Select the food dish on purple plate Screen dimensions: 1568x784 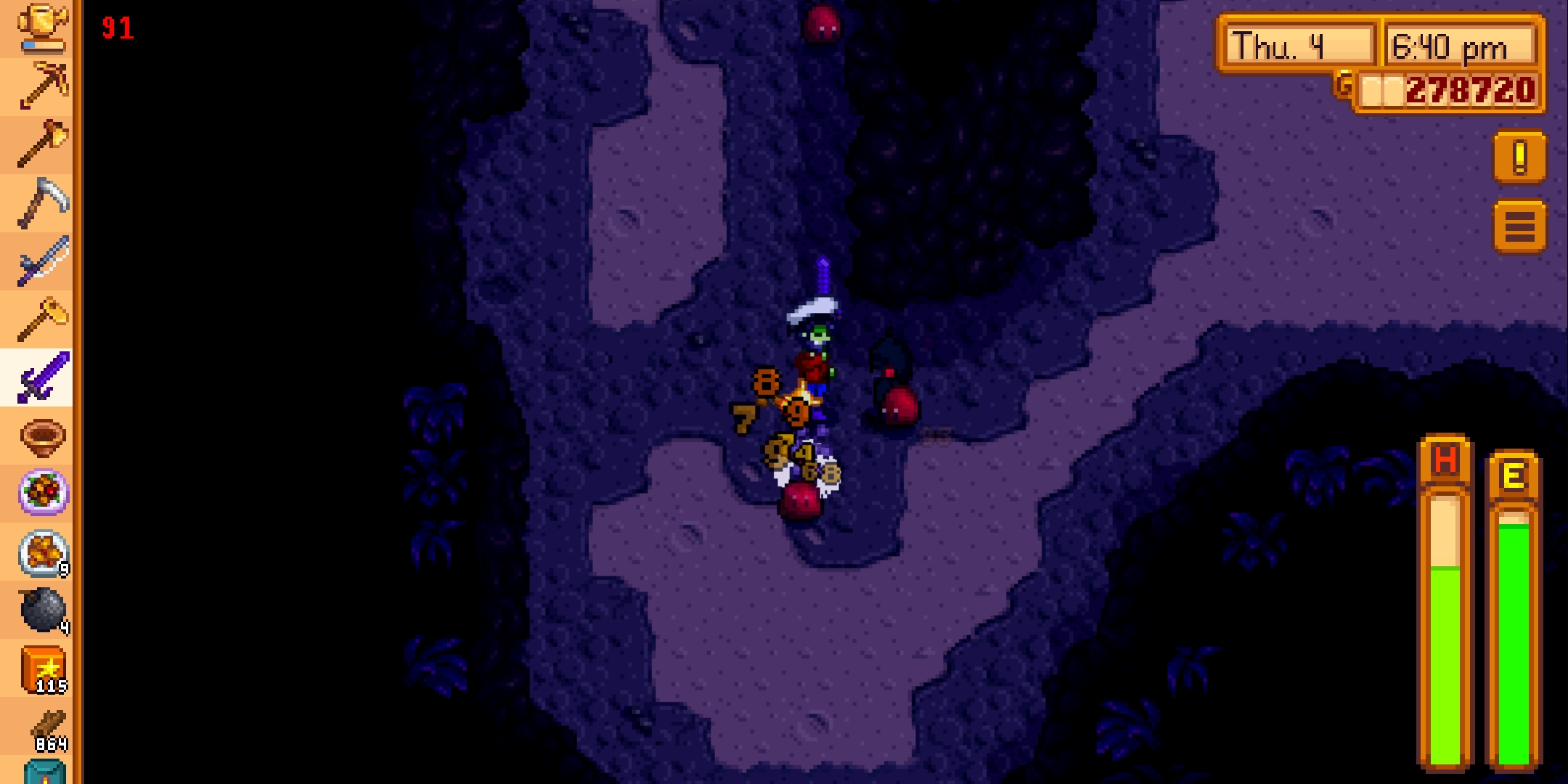coord(41,494)
